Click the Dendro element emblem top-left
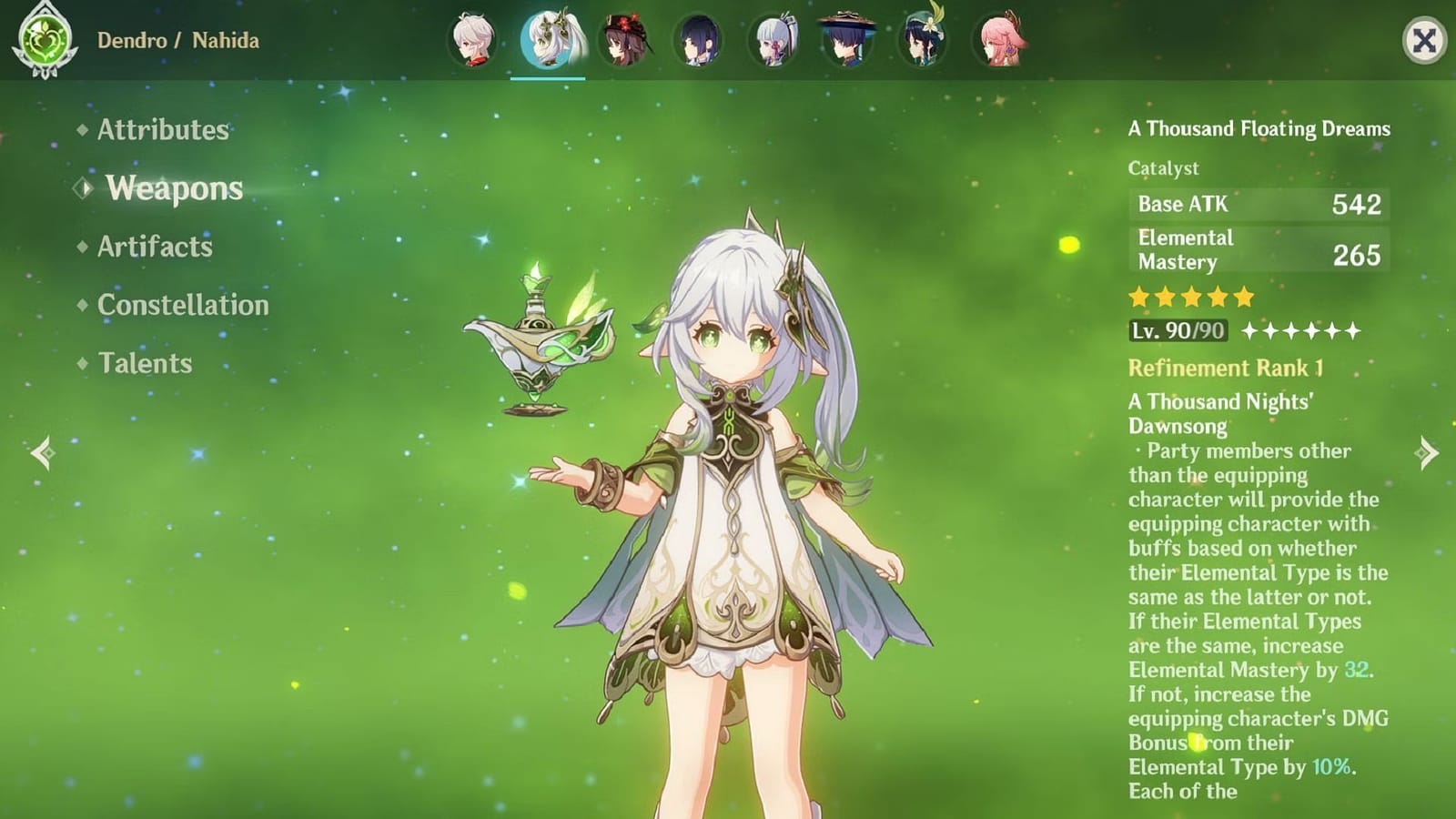Image resolution: width=1456 pixels, height=819 pixels. click(x=47, y=38)
